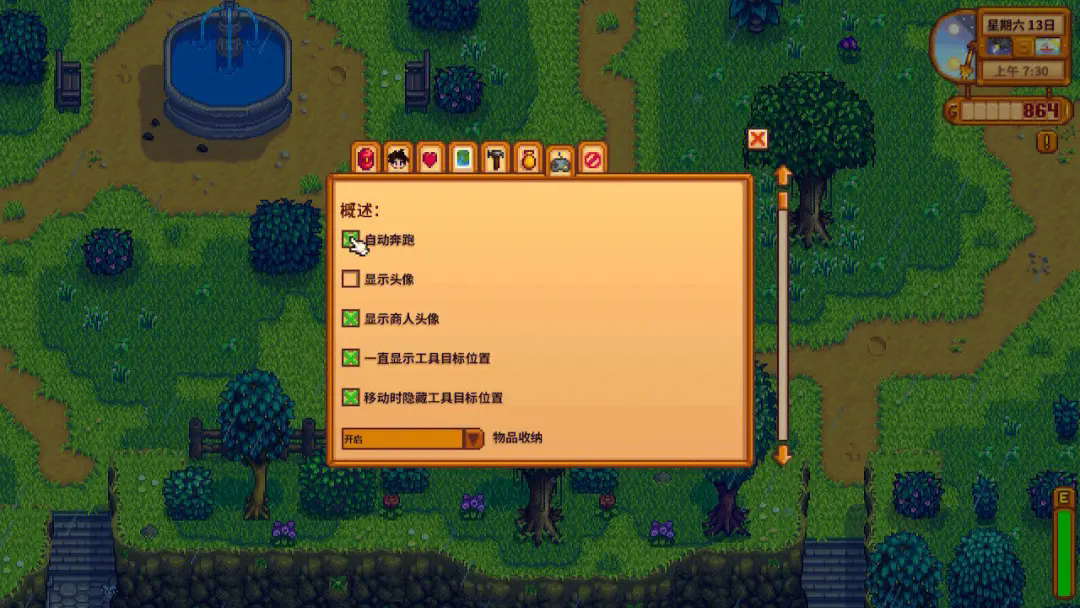Show the map tab

pyautogui.click(x=463, y=159)
